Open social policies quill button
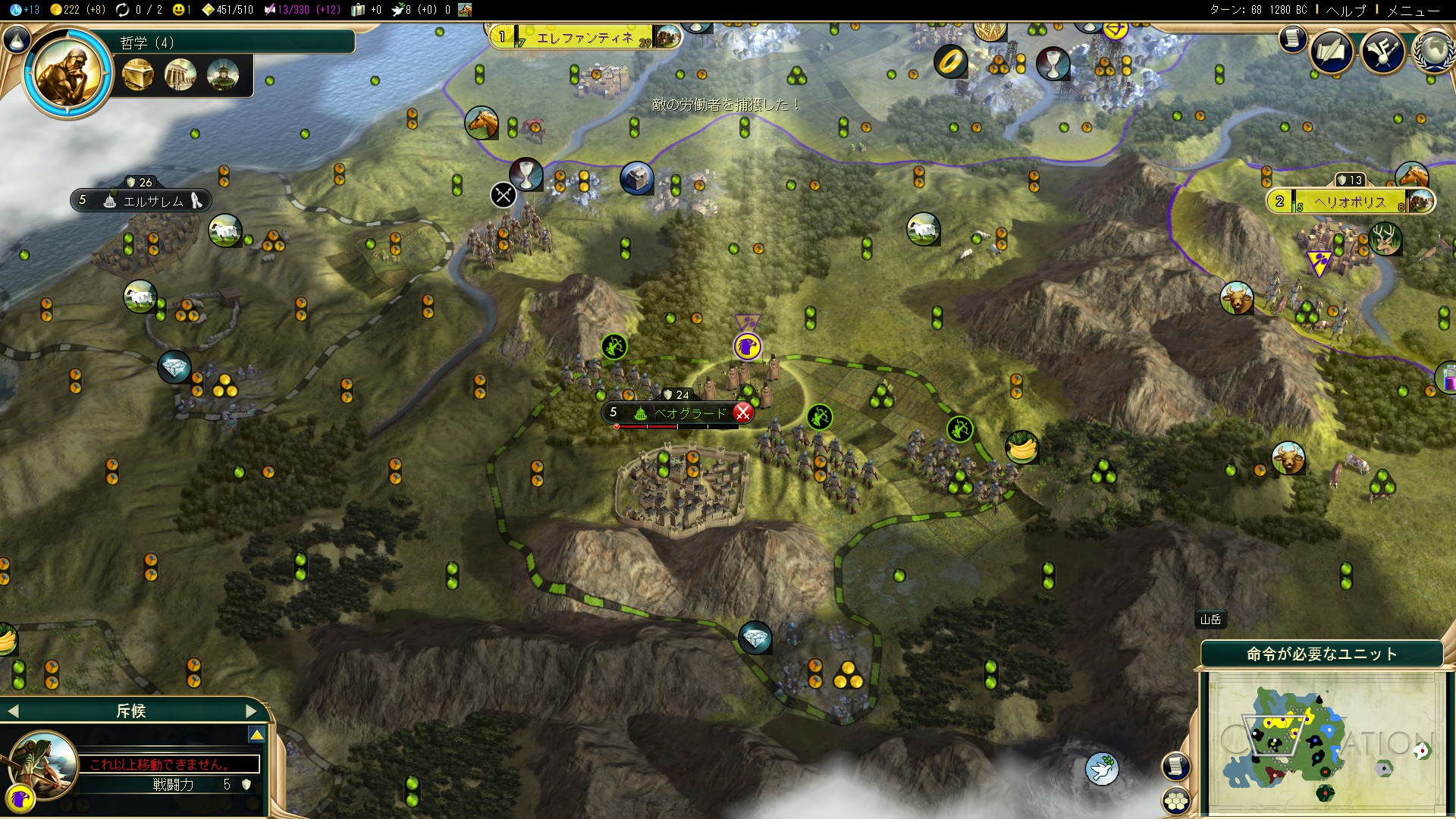 pos(1332,52)
